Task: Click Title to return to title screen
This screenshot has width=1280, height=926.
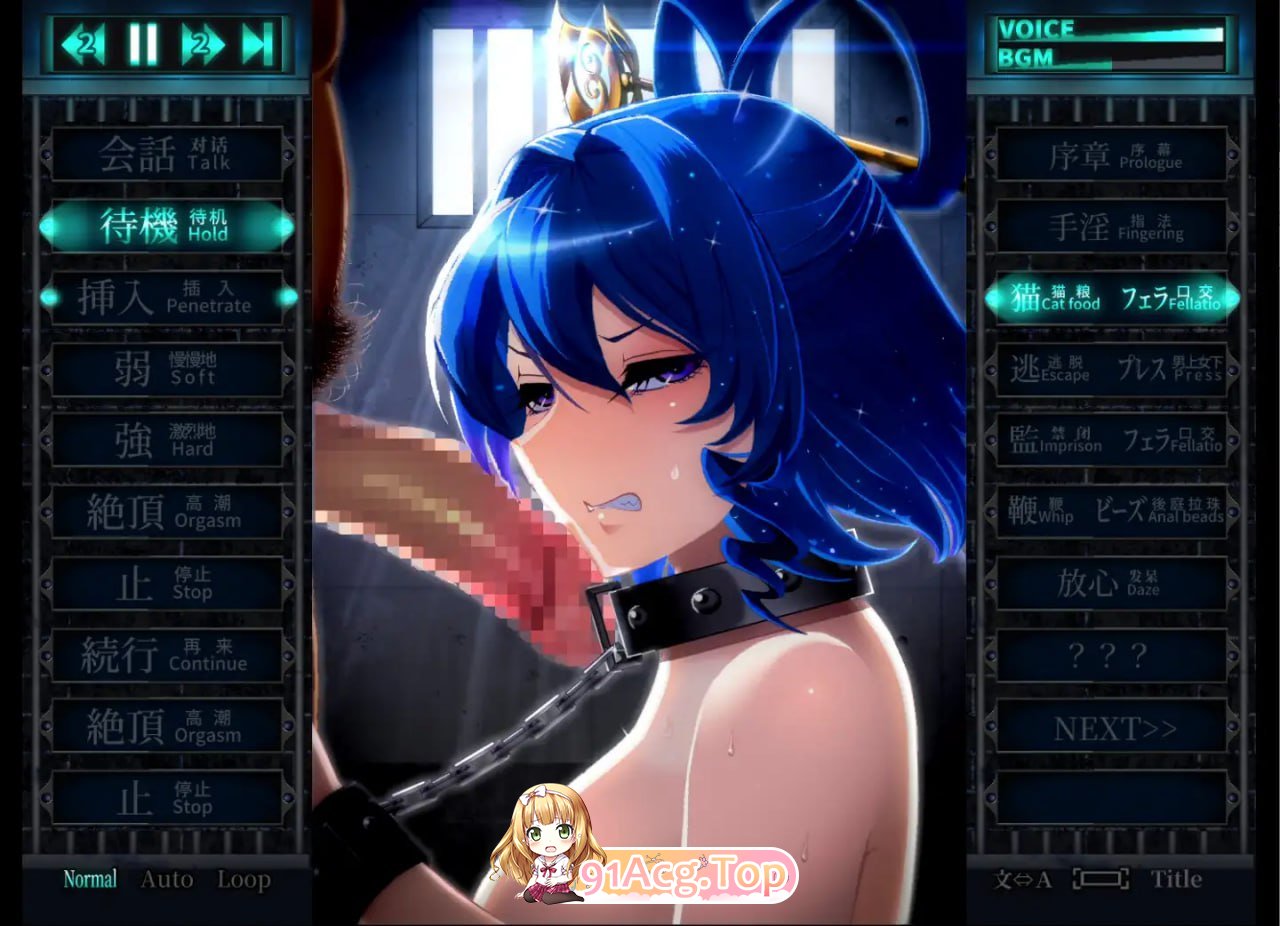Action: tap(1175, 880)
